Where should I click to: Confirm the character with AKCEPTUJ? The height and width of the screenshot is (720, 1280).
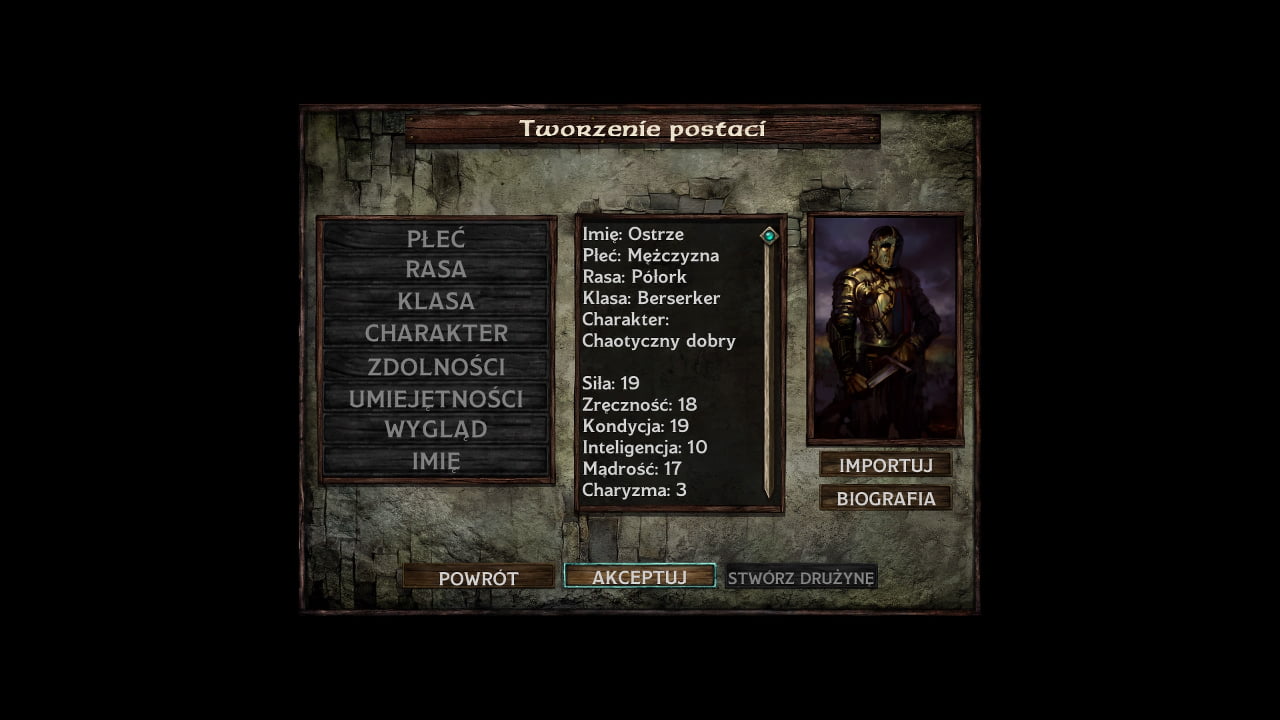click(x=639, y=577)
